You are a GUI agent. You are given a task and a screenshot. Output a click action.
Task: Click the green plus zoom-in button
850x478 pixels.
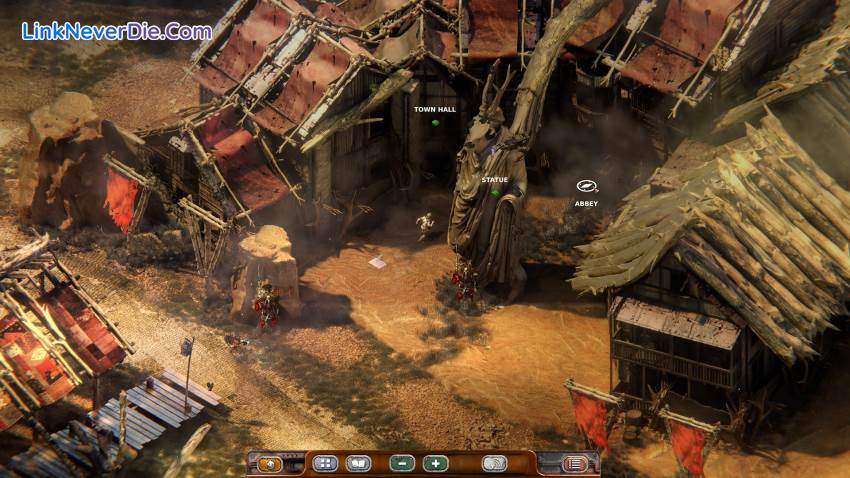click(x=435, y=463)
